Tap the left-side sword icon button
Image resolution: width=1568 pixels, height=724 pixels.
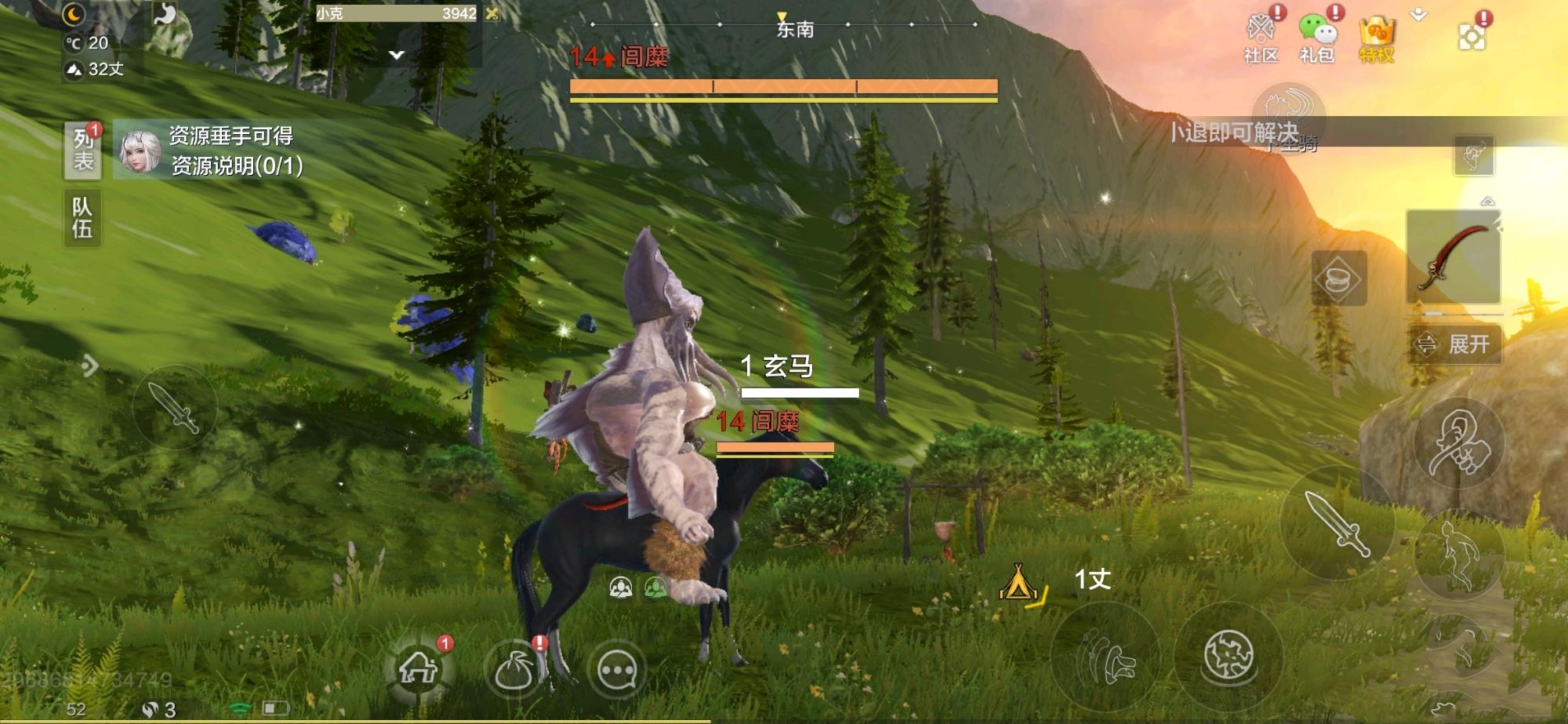coord(174,407)
